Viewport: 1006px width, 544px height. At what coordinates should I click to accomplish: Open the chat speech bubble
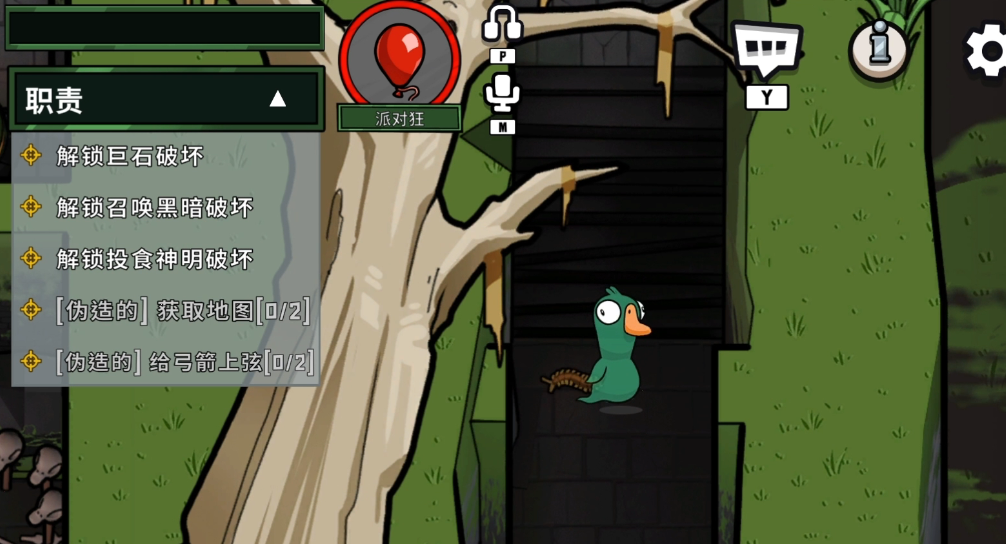point(766,47)
